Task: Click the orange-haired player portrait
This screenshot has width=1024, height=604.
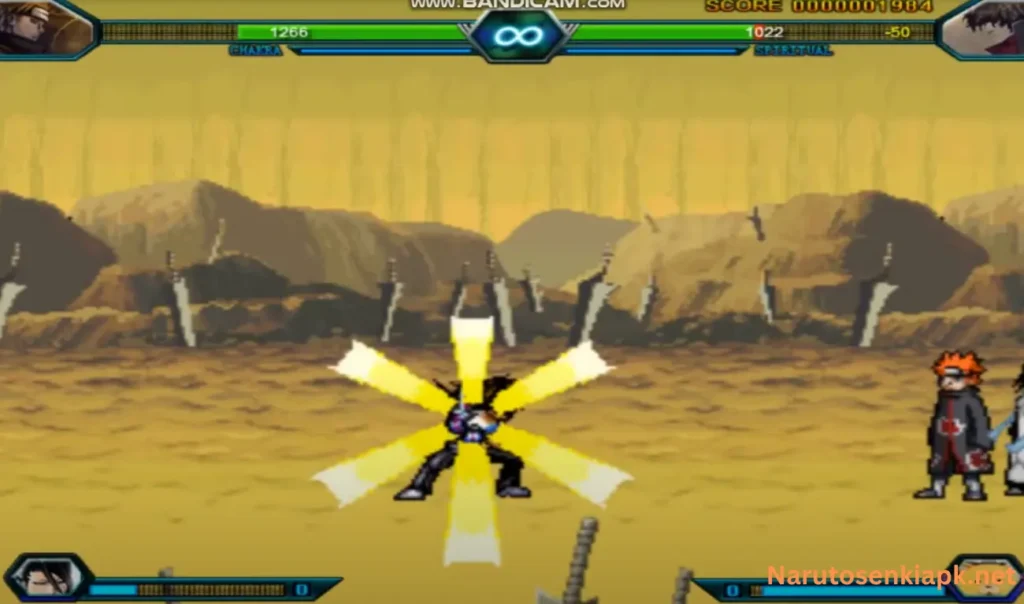Action: point(45,27)
